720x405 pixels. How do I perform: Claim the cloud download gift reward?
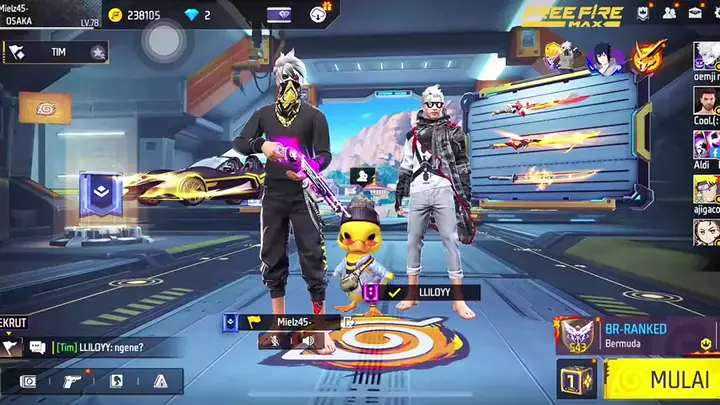(320, 14)
